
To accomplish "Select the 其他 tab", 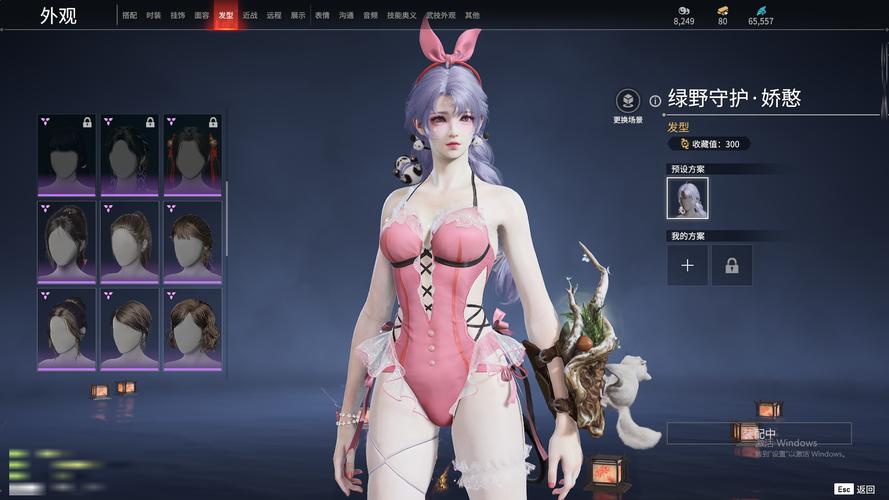I will 472,16.
